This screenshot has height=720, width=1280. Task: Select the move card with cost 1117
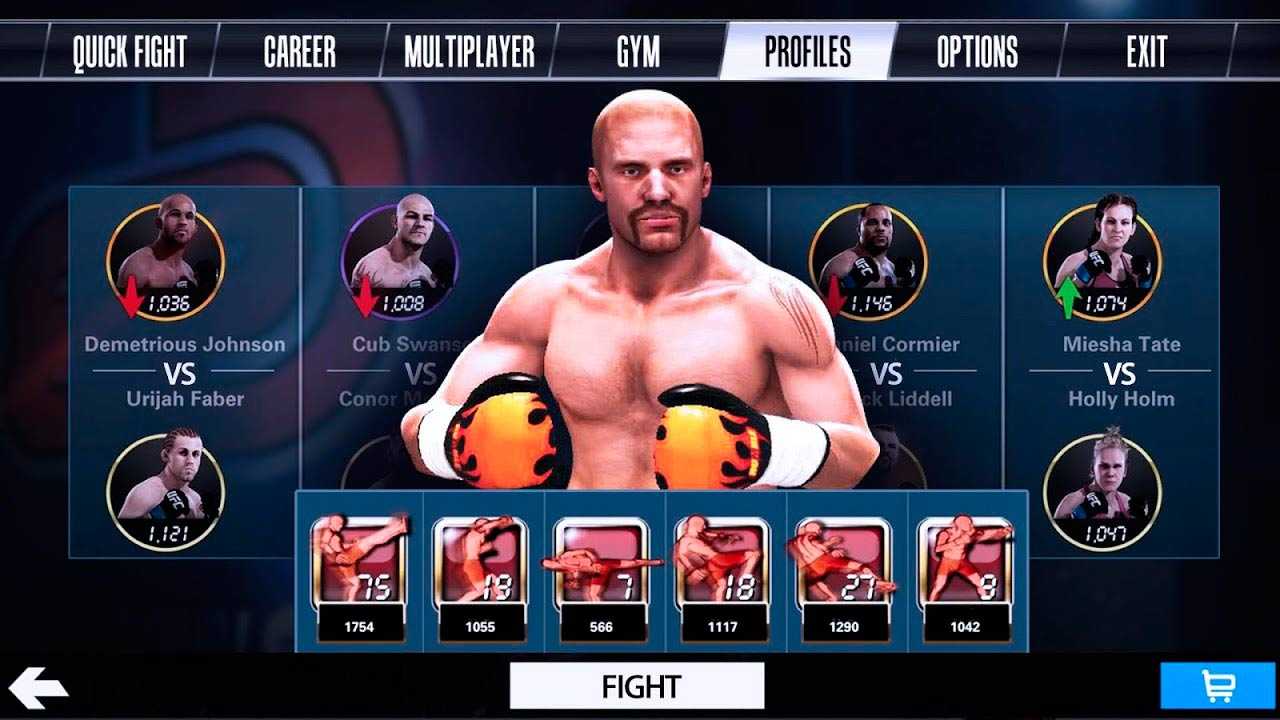pos(721,577)
